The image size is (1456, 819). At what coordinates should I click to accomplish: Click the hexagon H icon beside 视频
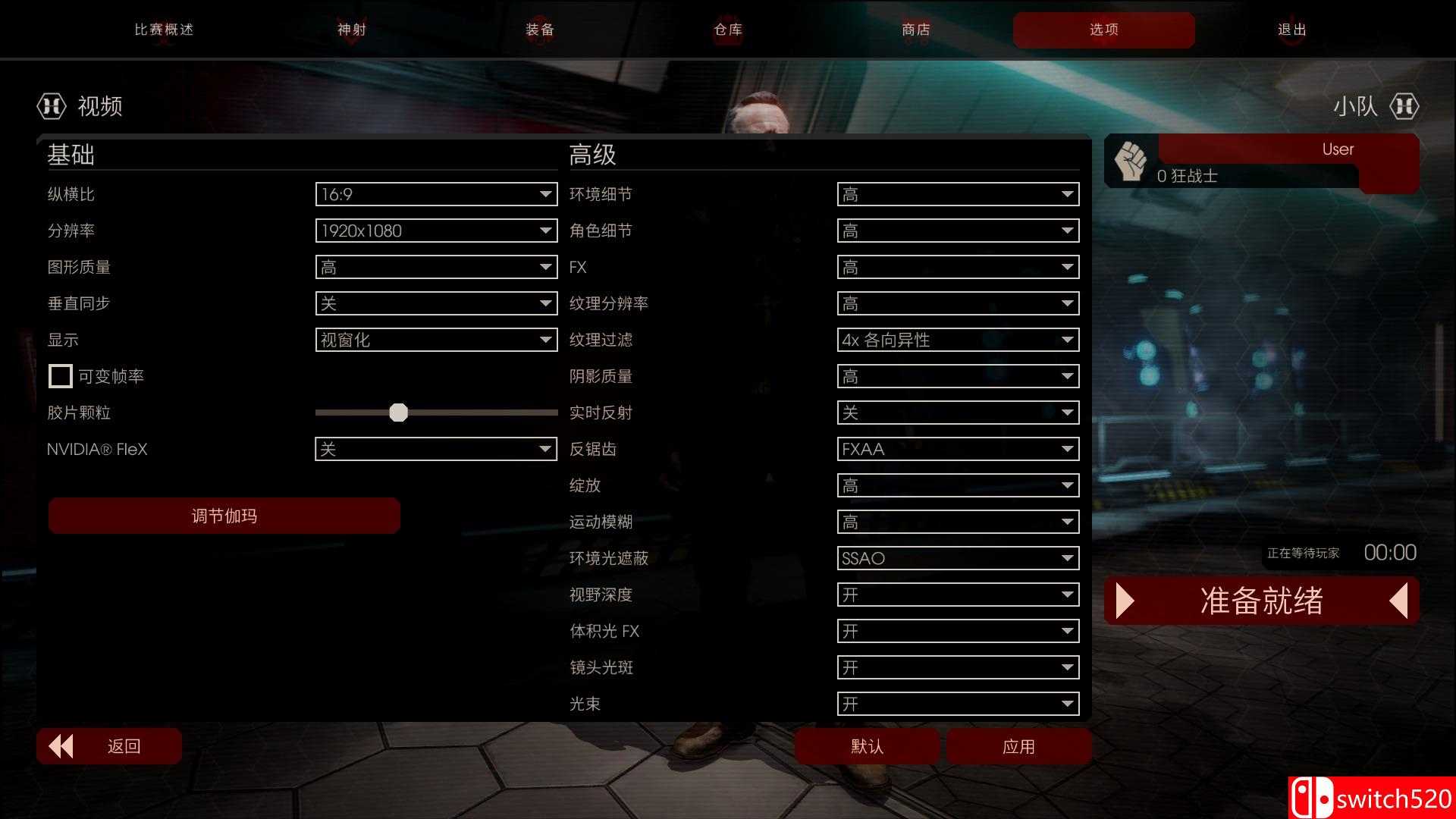tap(50, 106)
